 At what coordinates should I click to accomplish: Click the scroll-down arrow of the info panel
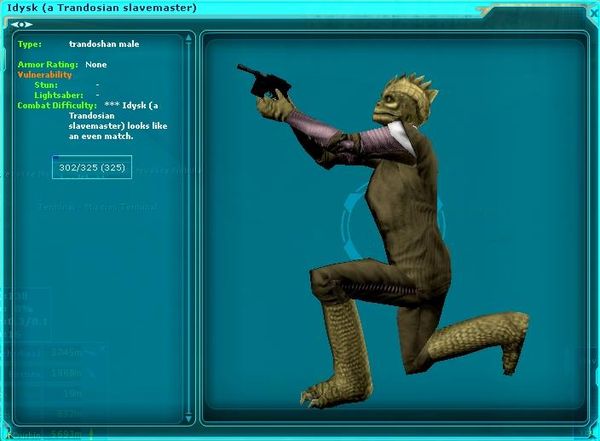coord(188,419)
